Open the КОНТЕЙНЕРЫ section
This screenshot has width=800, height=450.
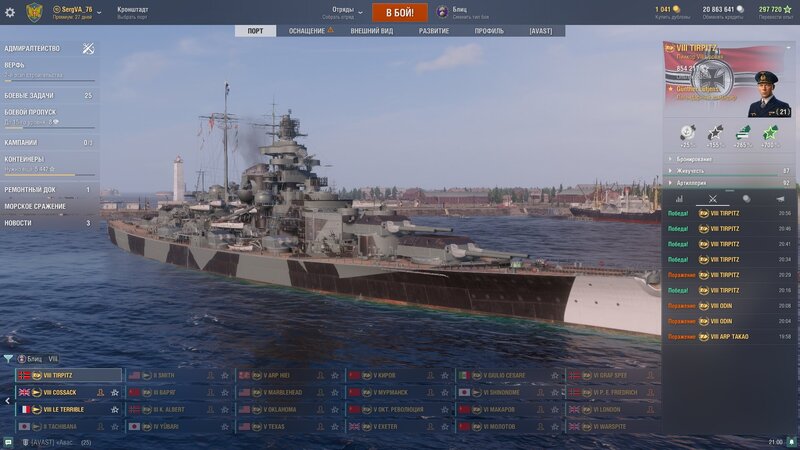pyautogui.click(x=24, y=159)
